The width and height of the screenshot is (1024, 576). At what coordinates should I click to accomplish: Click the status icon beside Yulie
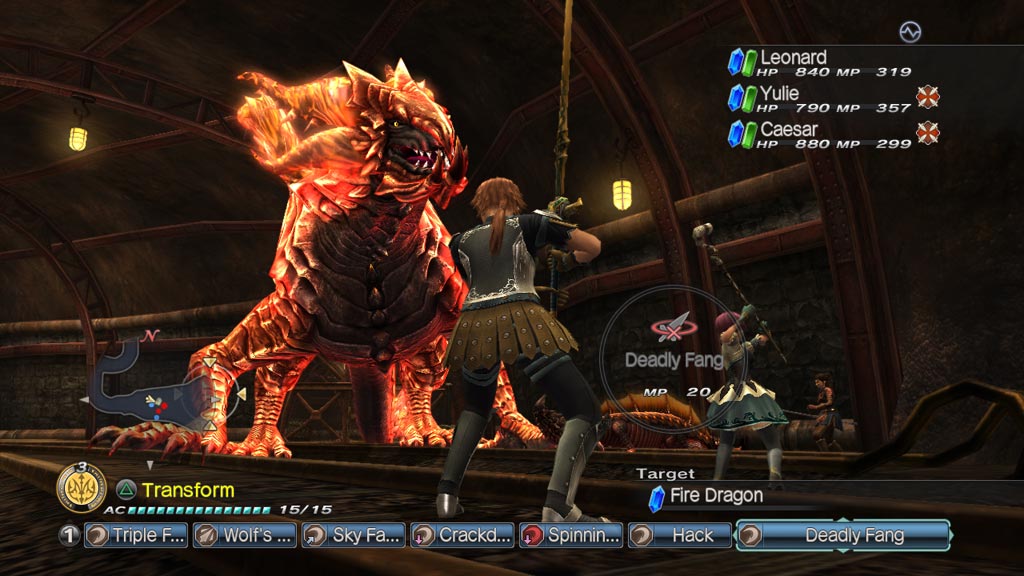point(928,97)
